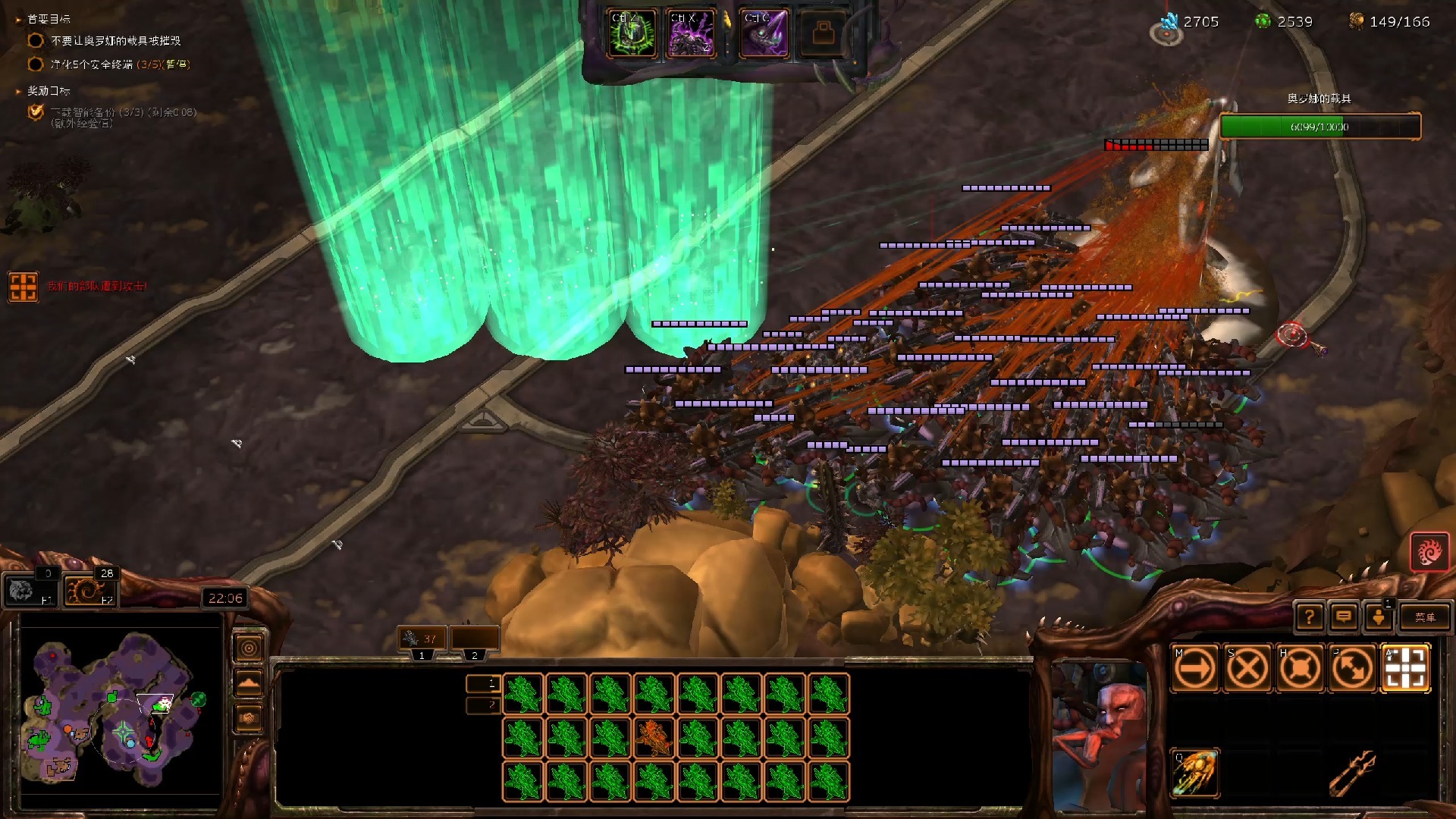
Task: Toggle the minimap alliance color handshake button
Action: click(x=249, y=717)
